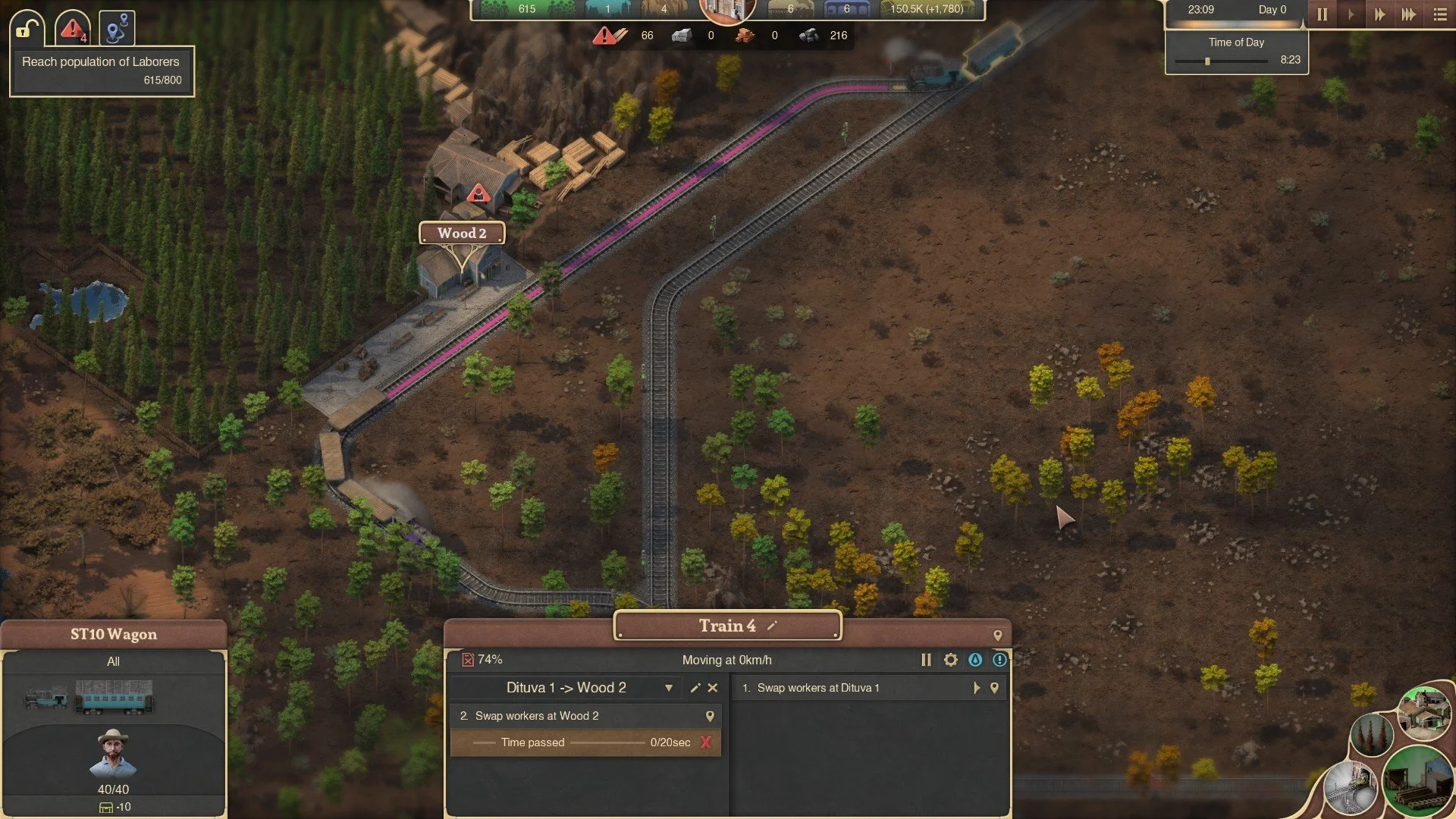
Task: Open the Dituva 1 -> Wood 2 dropdown
Action: [x=668, y=688]
